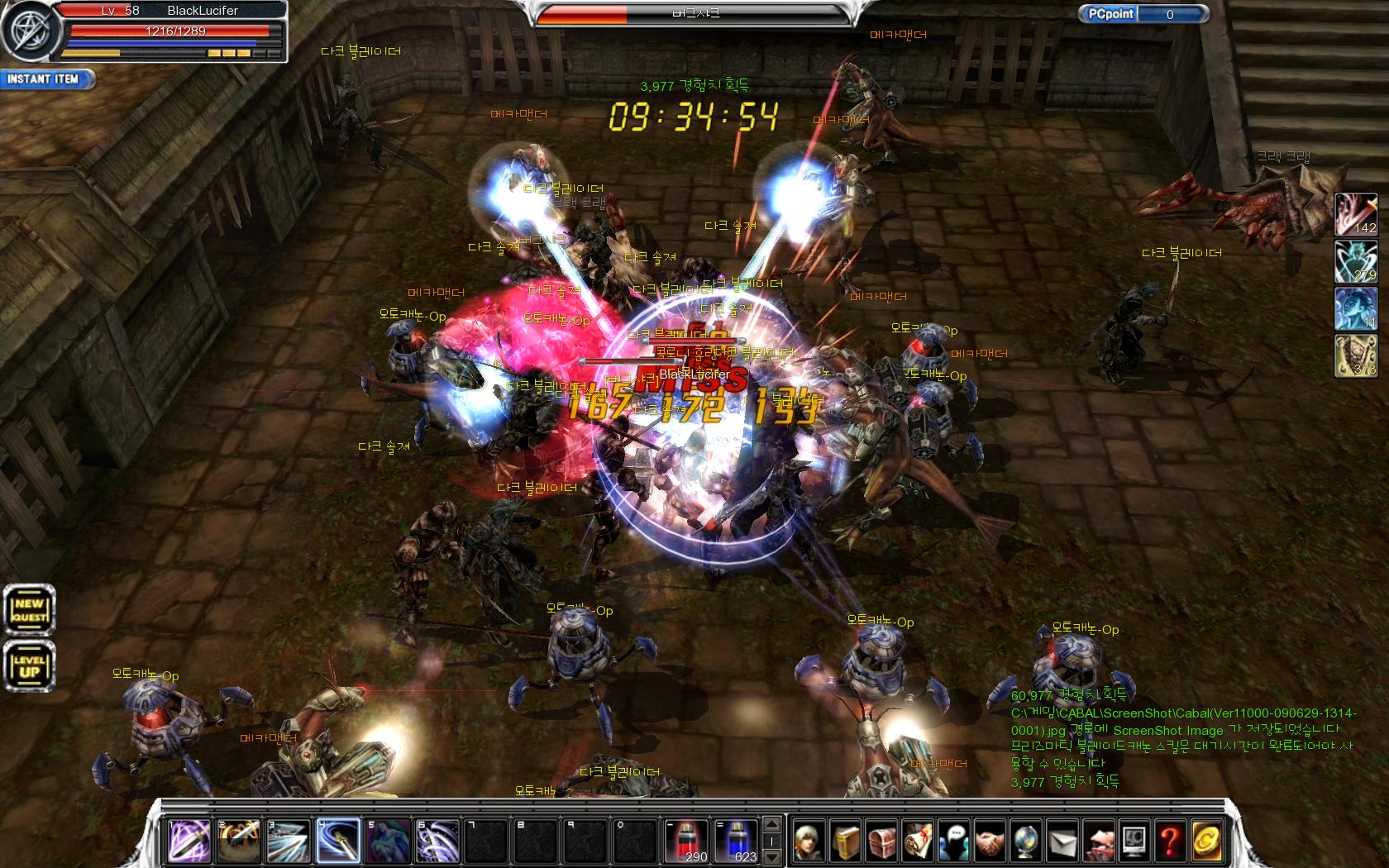Switch hotbar page with the up arrow
This screenshot has width=1389, height=868.
tap(771, 825)
